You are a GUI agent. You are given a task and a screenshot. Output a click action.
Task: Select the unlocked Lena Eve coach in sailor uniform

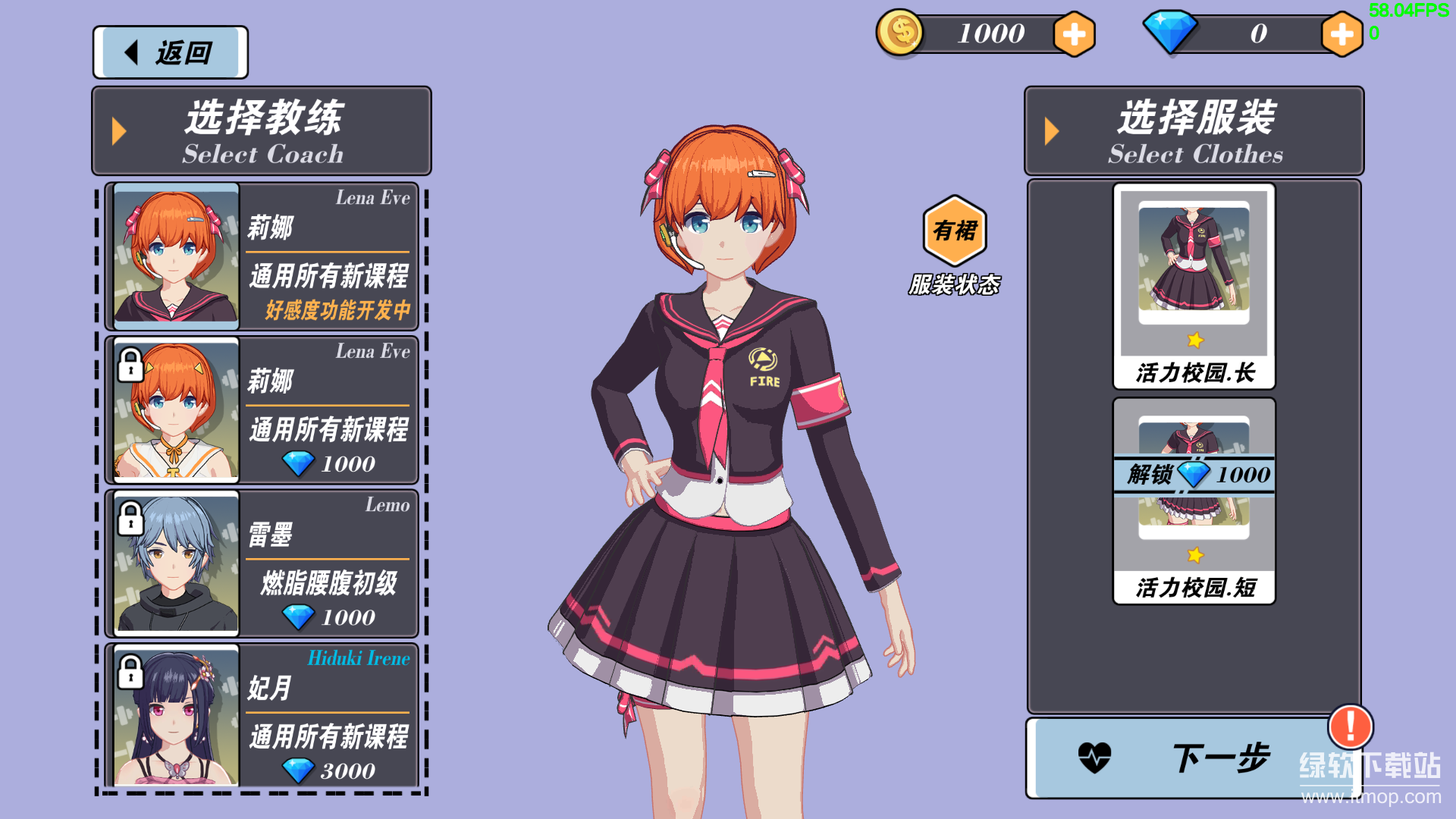[x=262, y=256]
